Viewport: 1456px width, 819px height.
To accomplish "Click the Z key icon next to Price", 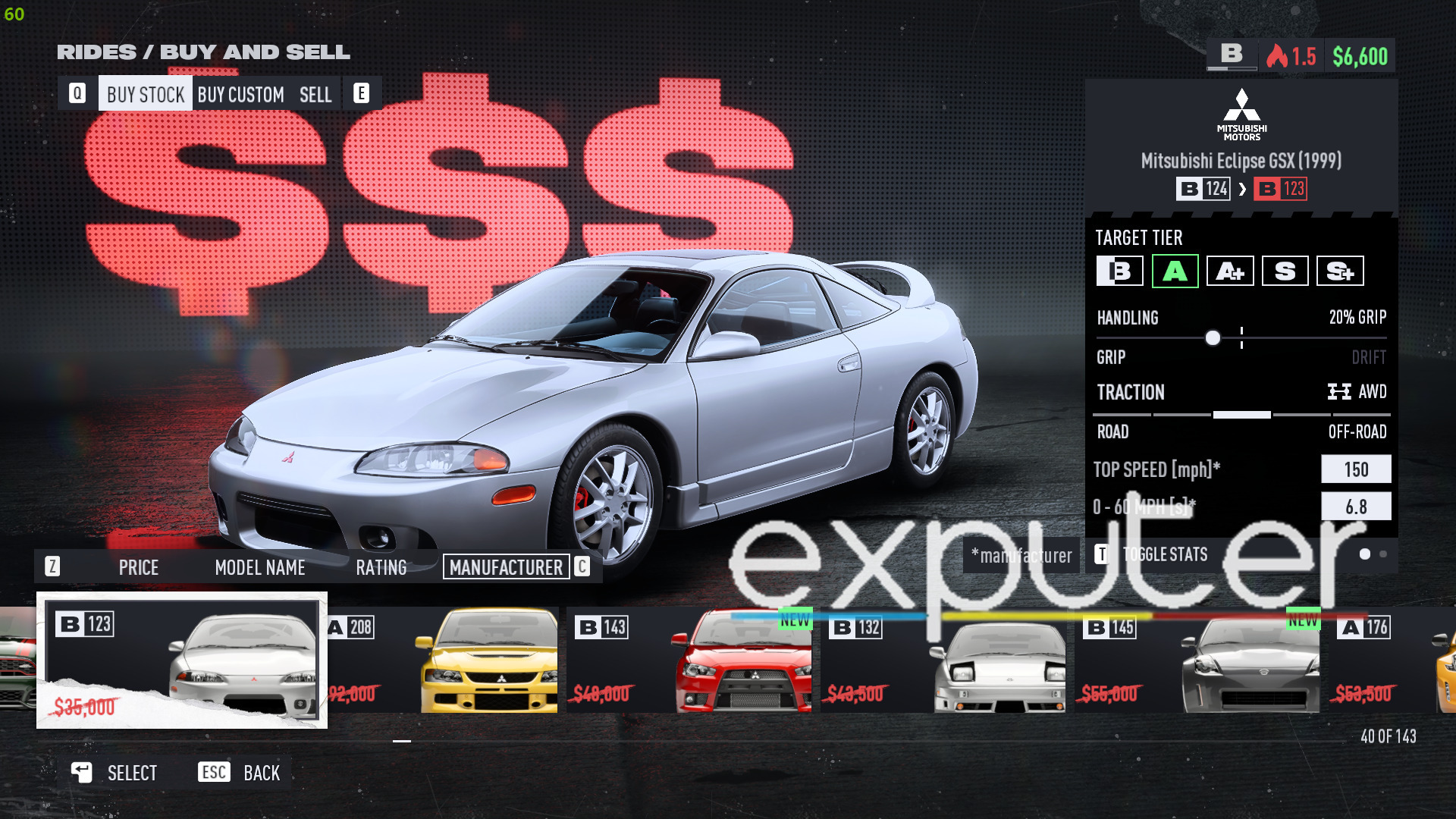I will (x=52, y=567).
